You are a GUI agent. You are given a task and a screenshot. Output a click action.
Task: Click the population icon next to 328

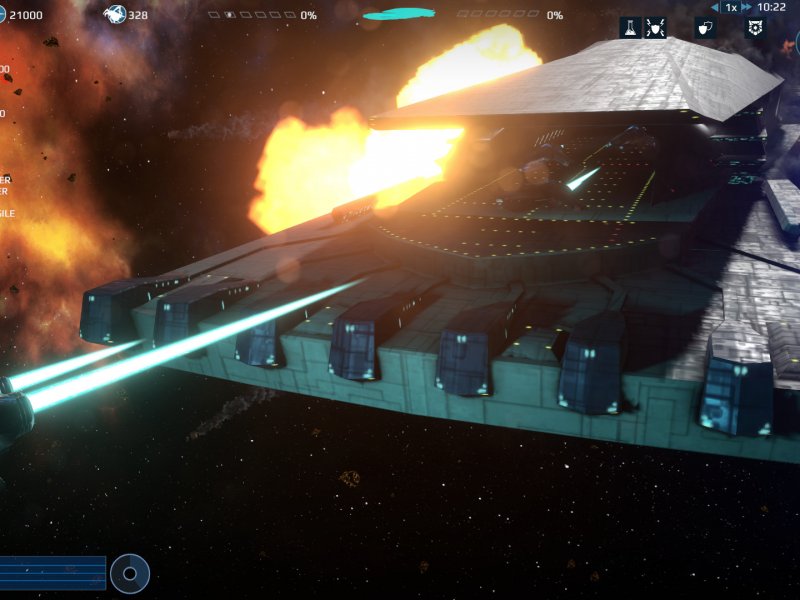(x=115, y=14)
